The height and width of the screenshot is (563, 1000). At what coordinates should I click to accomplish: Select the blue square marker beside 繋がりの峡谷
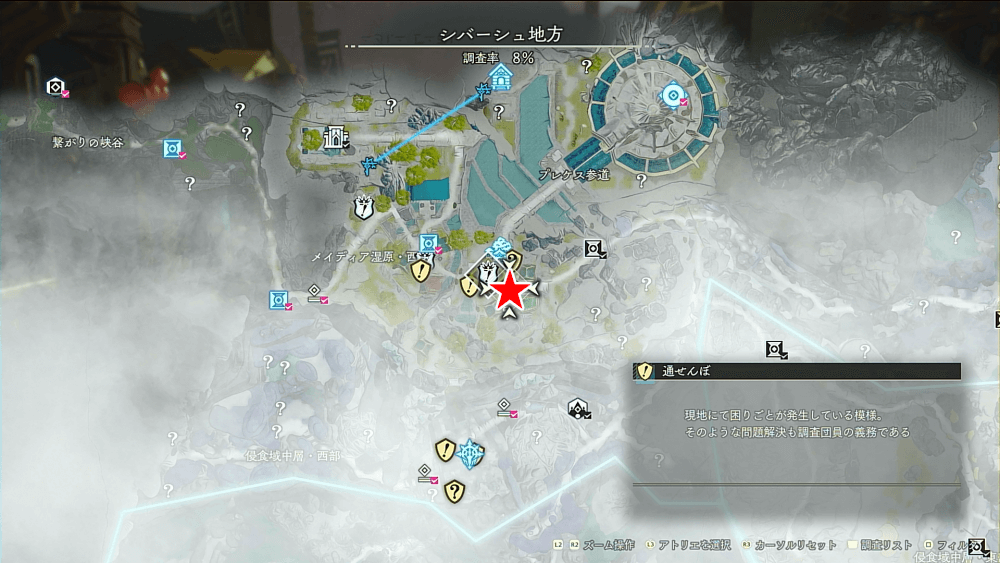click(173, 149)
